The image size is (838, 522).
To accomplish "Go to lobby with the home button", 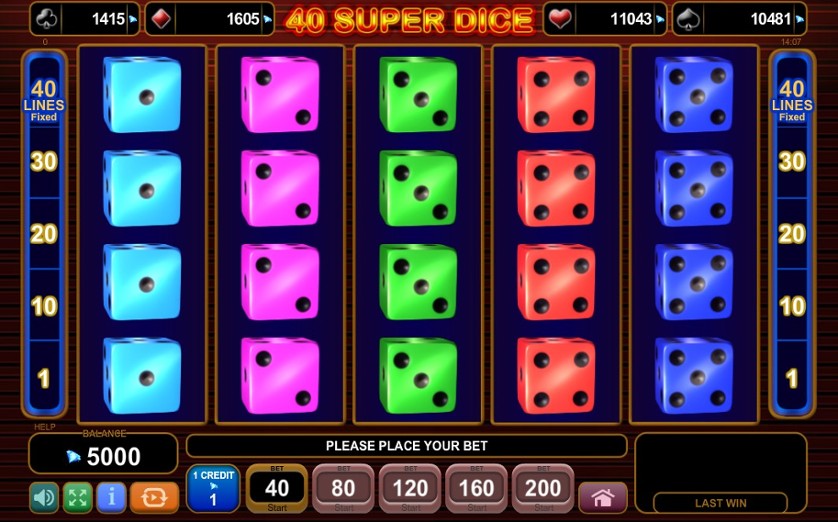I will [x=602, y=497].
